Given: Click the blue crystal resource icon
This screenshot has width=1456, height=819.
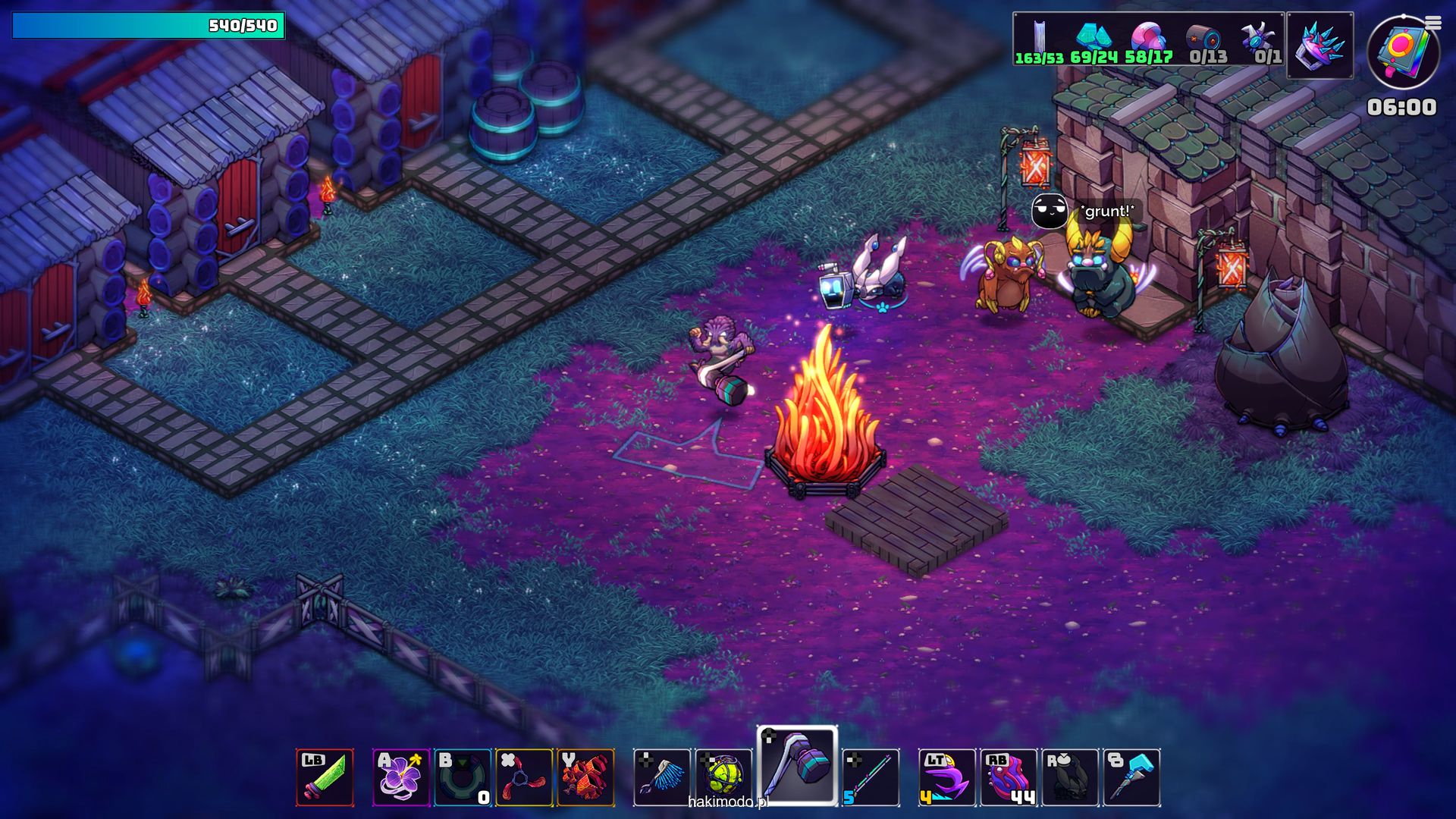Looking at the screenshot, I should click(x=1094, y=37).
